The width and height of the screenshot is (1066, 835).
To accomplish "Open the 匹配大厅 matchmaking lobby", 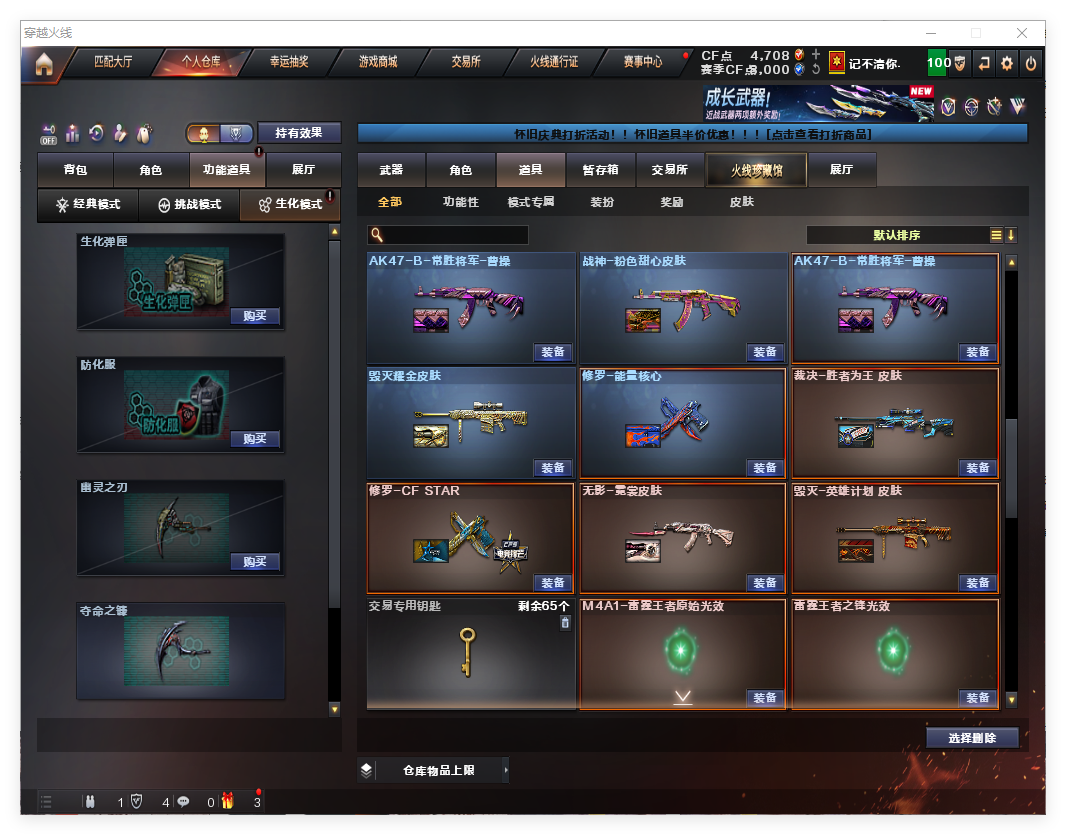I will 112,62.
